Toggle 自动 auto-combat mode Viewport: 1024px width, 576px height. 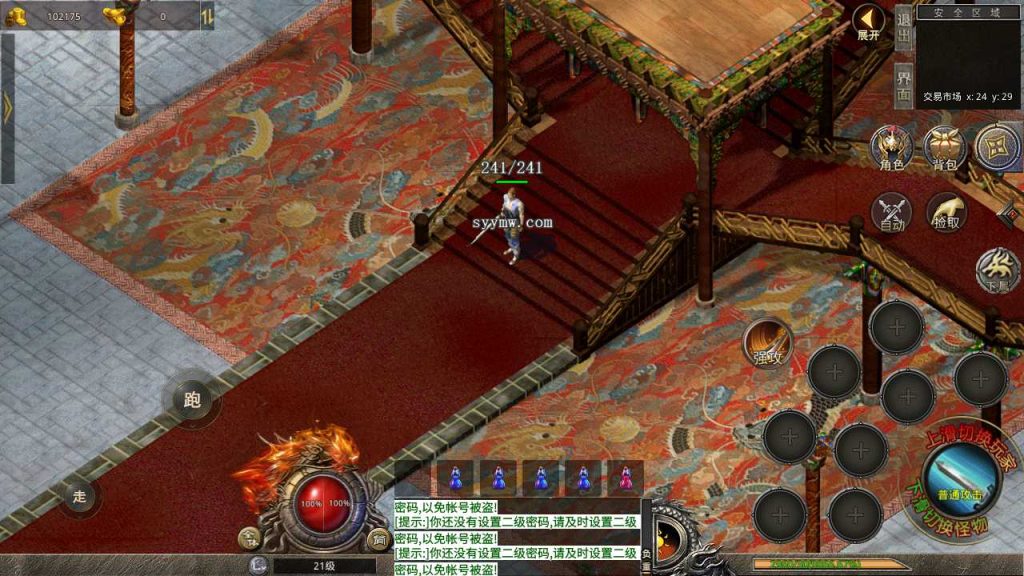click(x=891, y=212)
